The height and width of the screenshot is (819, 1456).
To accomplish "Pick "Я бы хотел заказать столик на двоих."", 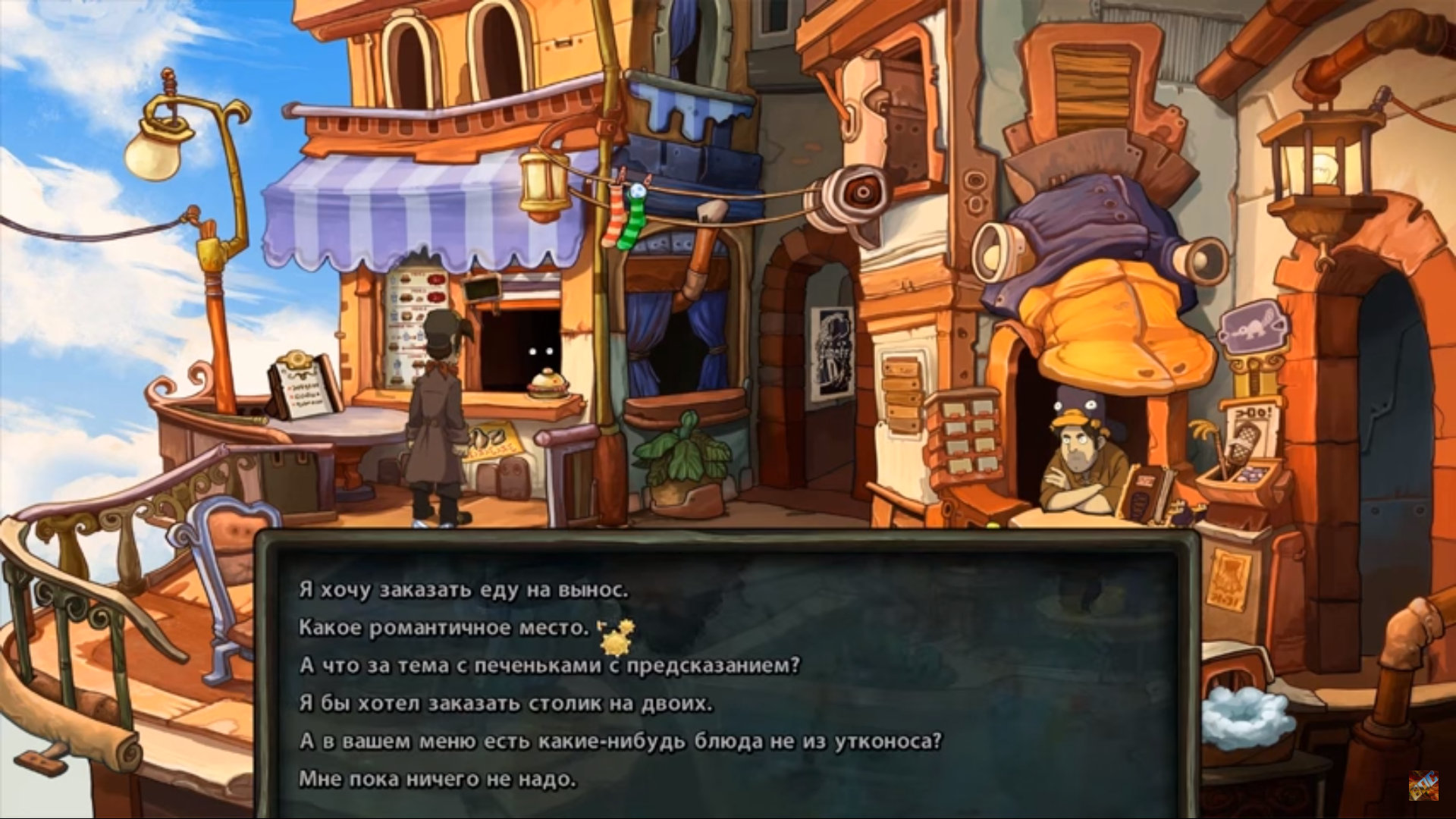I will click(506, 704).
